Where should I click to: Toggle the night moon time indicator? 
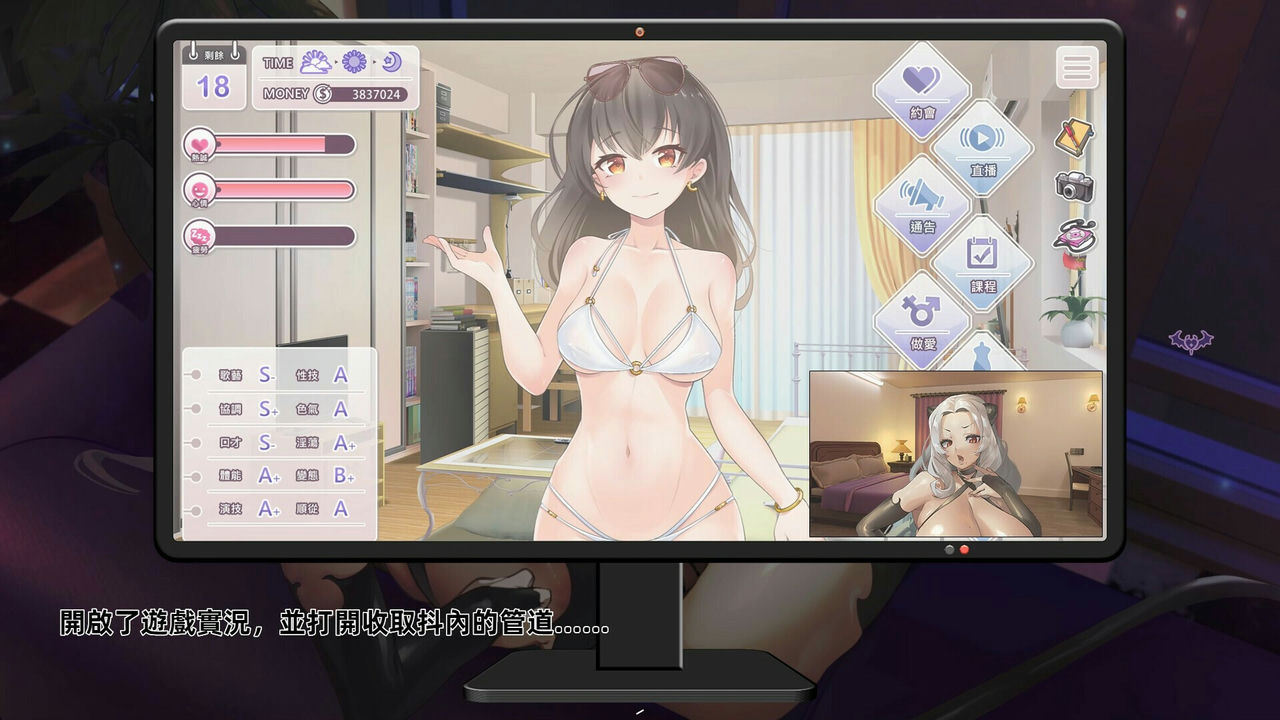tap(390, 63)
